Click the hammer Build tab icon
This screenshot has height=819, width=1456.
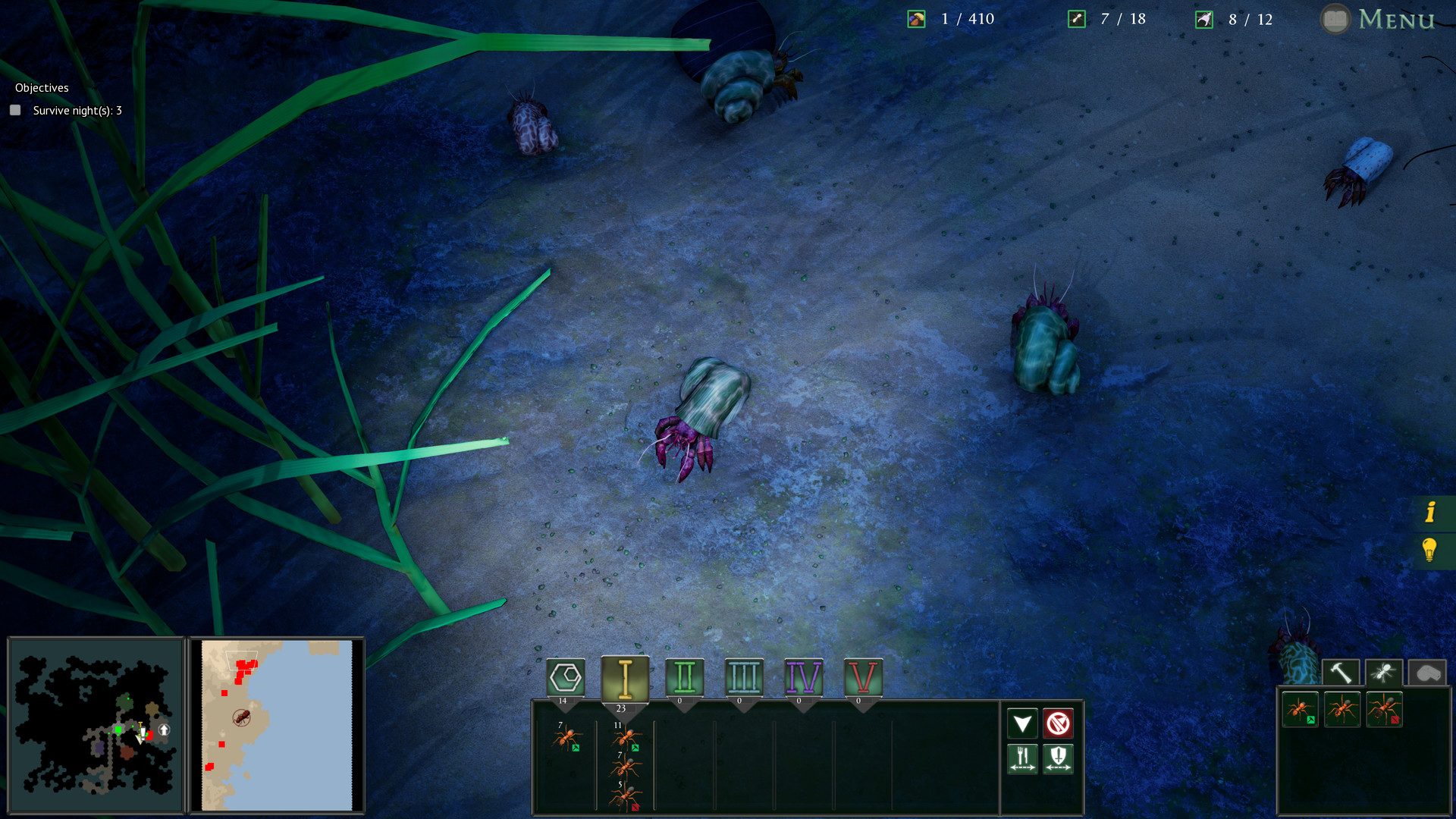pos(1341,672)
